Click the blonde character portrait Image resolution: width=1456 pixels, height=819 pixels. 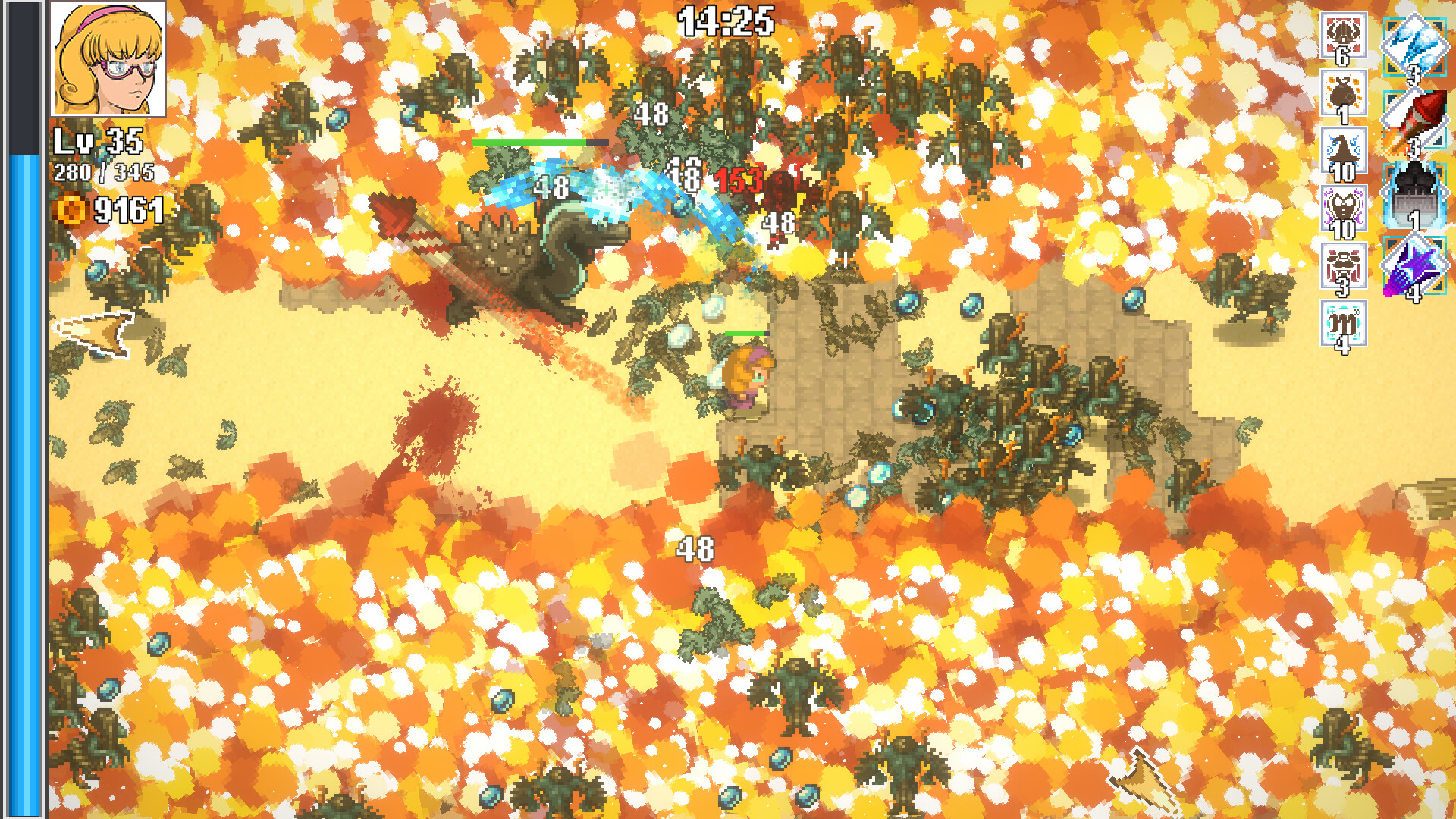[110, 59]
